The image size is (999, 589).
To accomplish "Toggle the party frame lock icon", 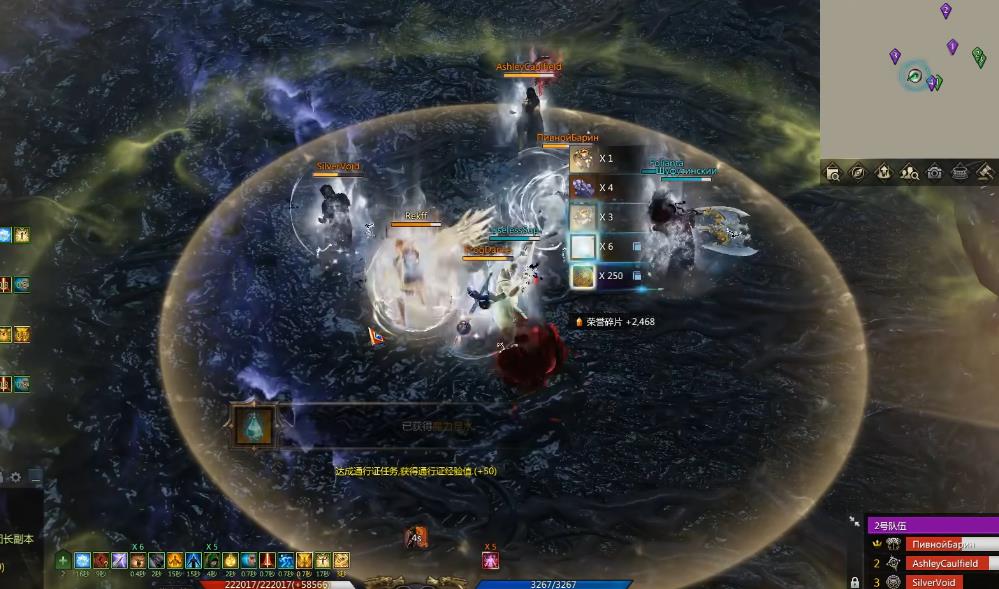I will click(854, 582).
